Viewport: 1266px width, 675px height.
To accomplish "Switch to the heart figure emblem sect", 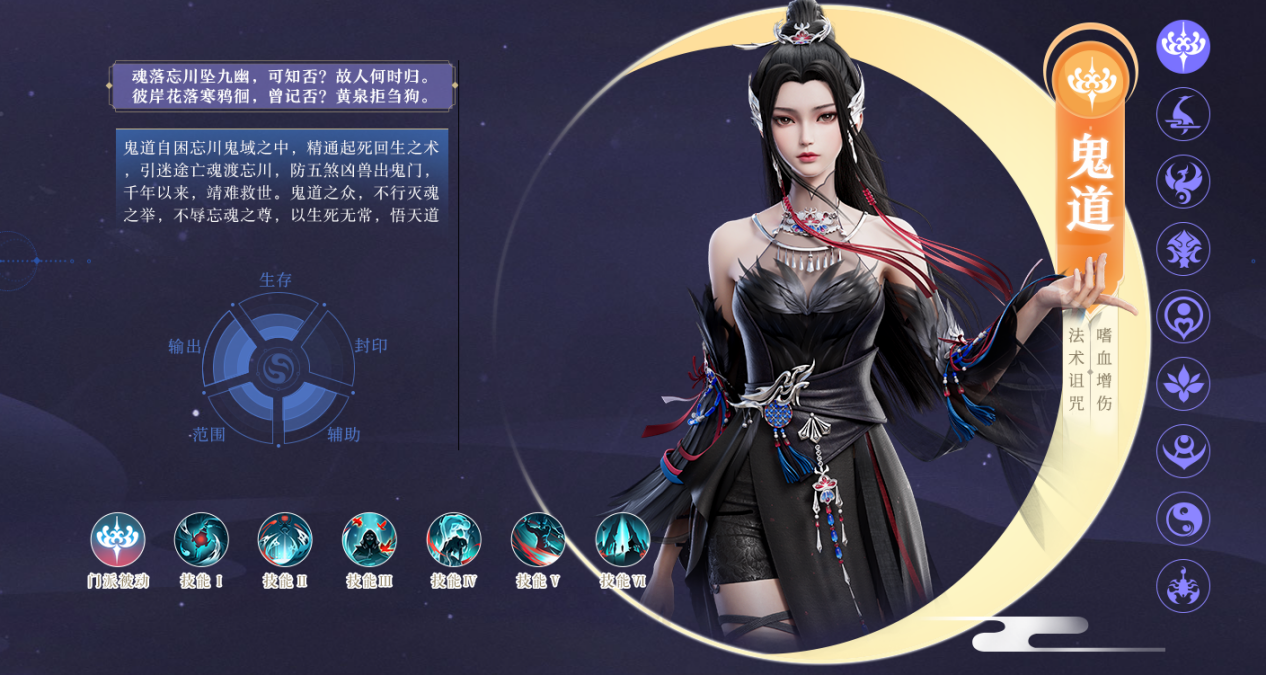I will (1183, 316).
